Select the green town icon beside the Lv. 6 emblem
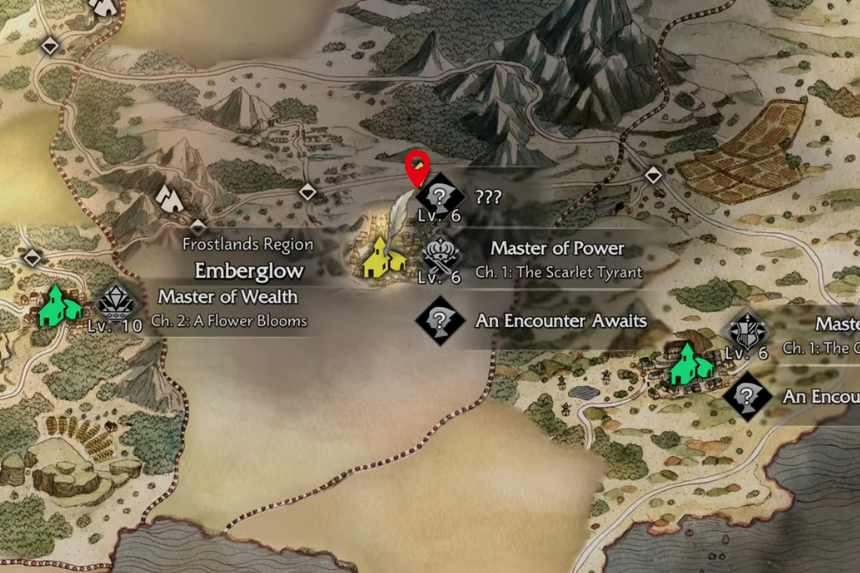 [x=690, y=362]
